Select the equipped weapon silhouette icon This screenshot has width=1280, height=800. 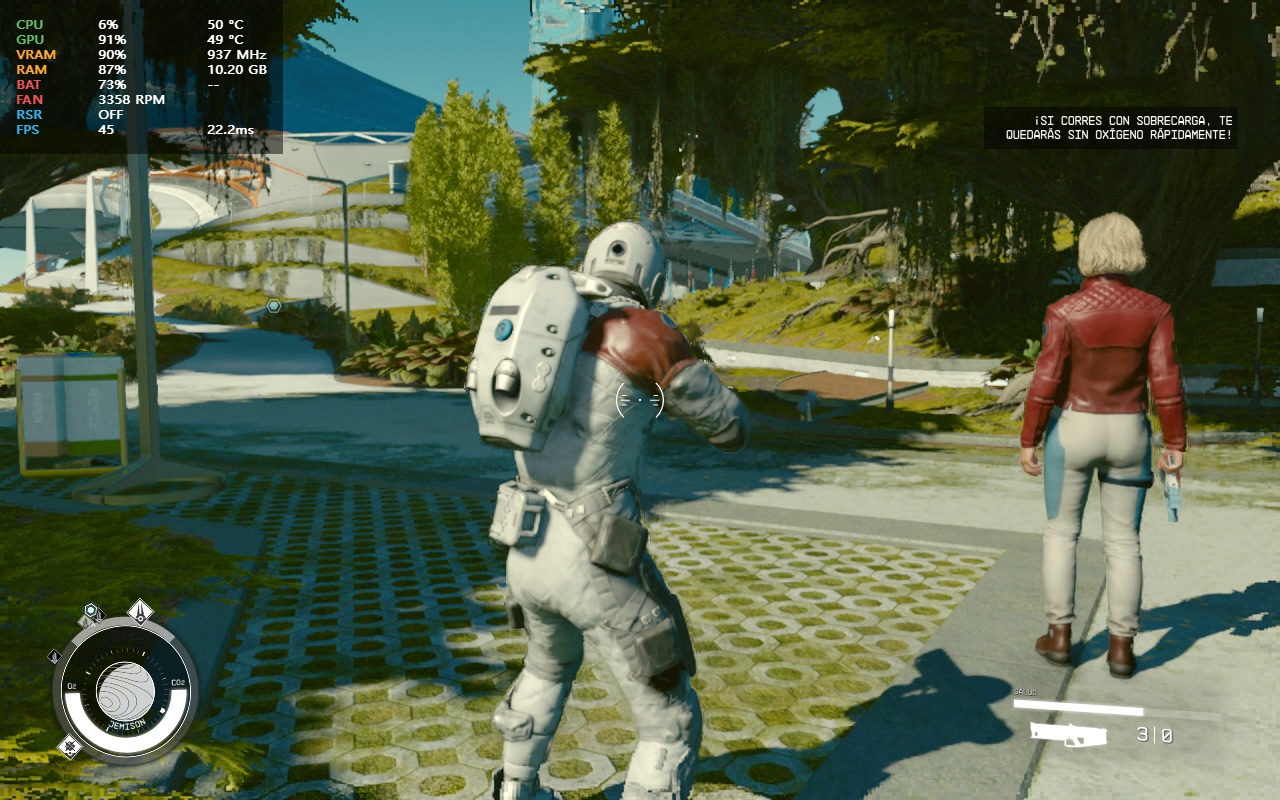coord(1069,735)
